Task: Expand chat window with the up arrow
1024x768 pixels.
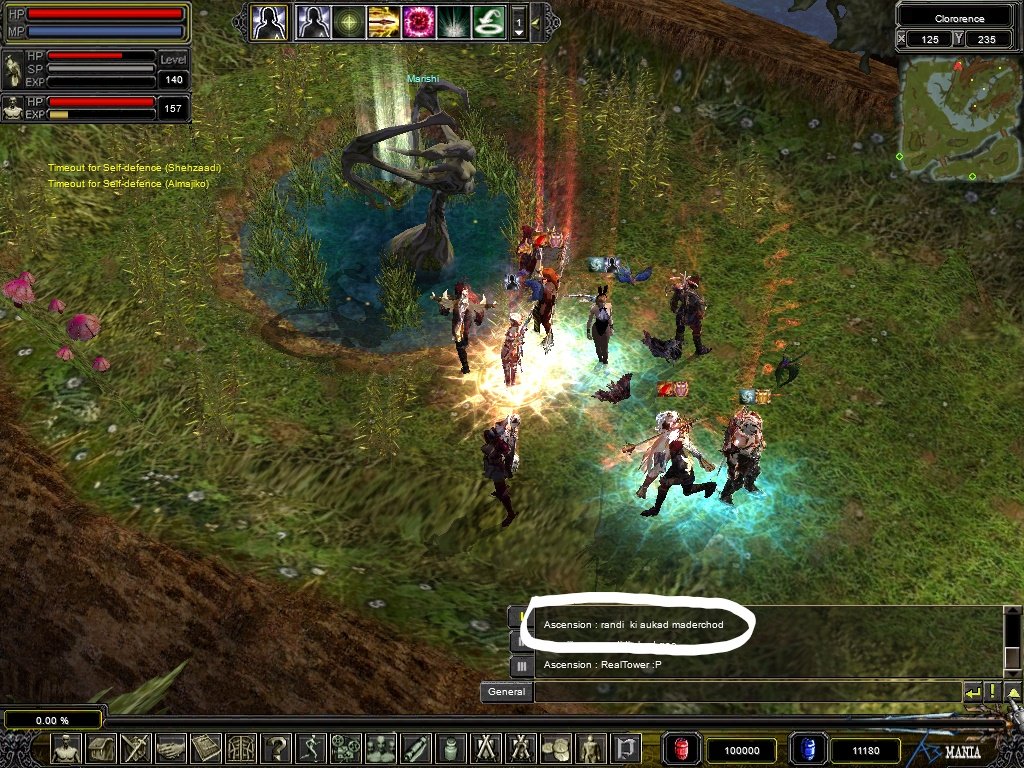Action: click(x=1013, y=691)
